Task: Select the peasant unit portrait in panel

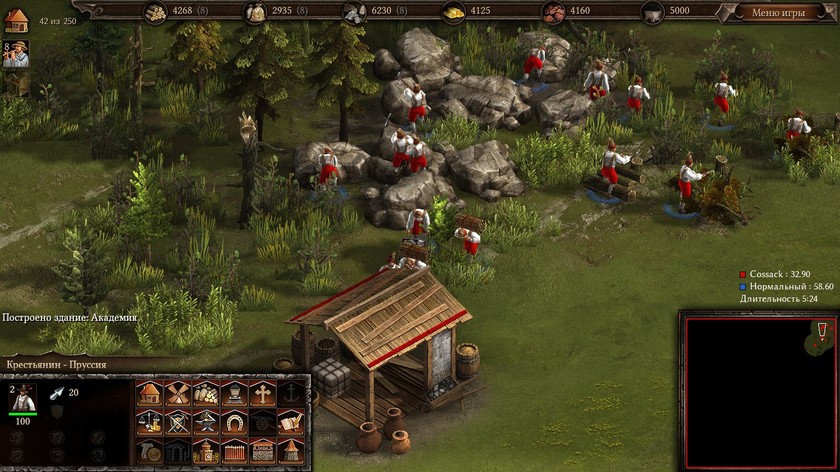Action: [x=22, y=398]
